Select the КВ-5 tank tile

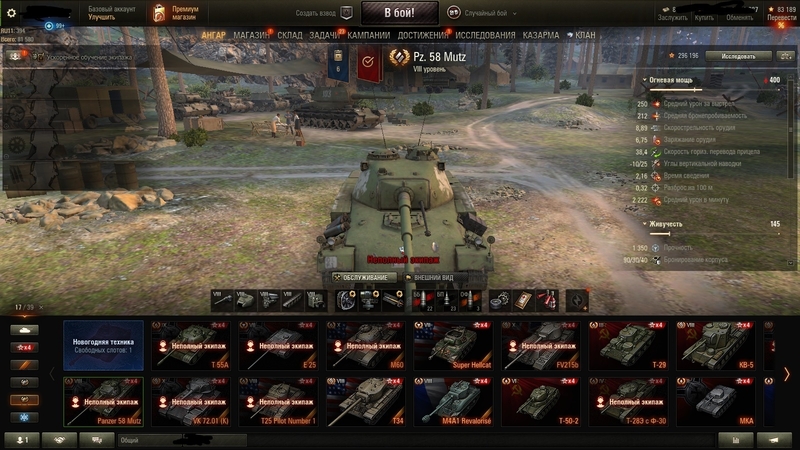(x=714, y=346)
